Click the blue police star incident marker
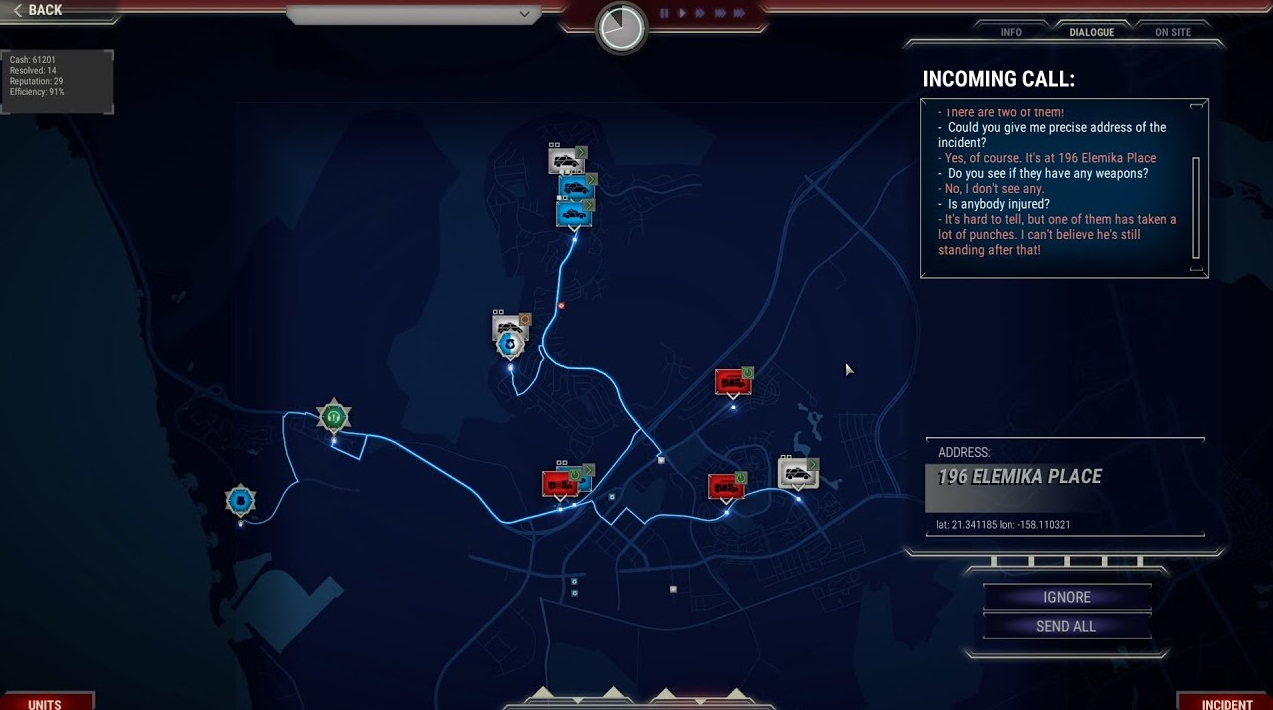This screenshot has height=710, width=1273. coord(240,500)
